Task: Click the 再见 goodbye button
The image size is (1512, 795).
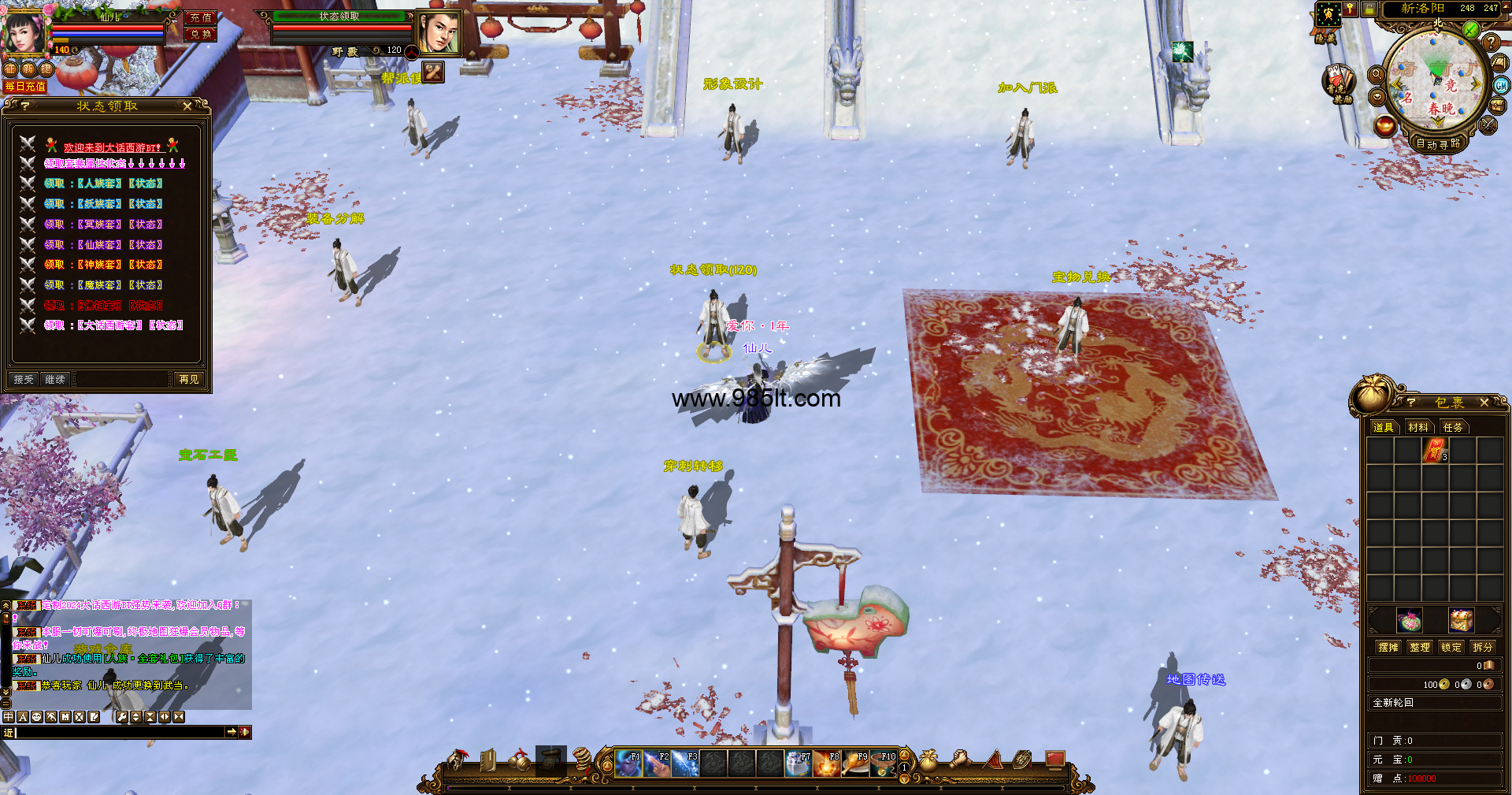Action: (189, 380)
